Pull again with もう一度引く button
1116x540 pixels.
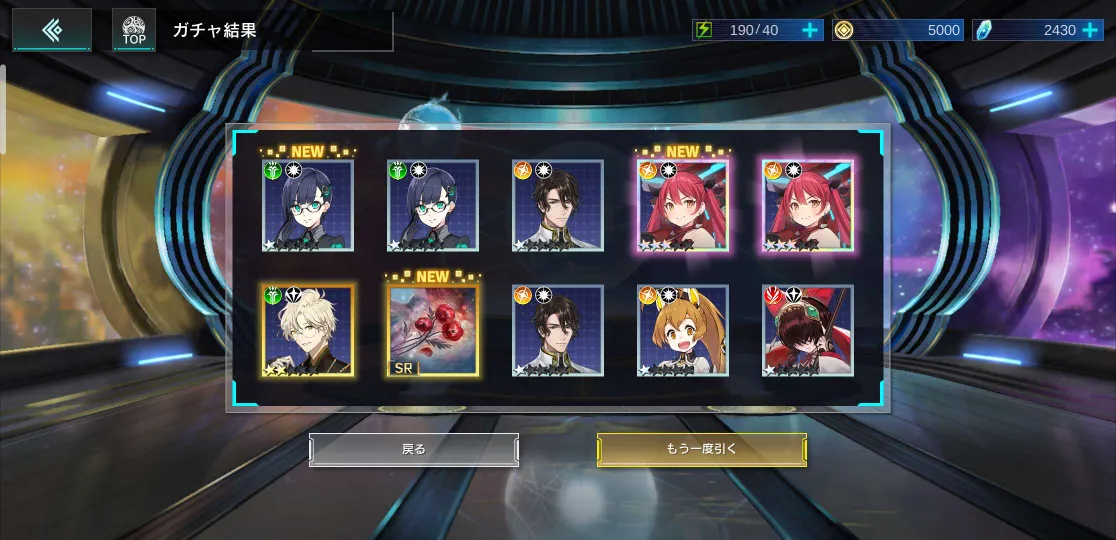pos(701,449)
